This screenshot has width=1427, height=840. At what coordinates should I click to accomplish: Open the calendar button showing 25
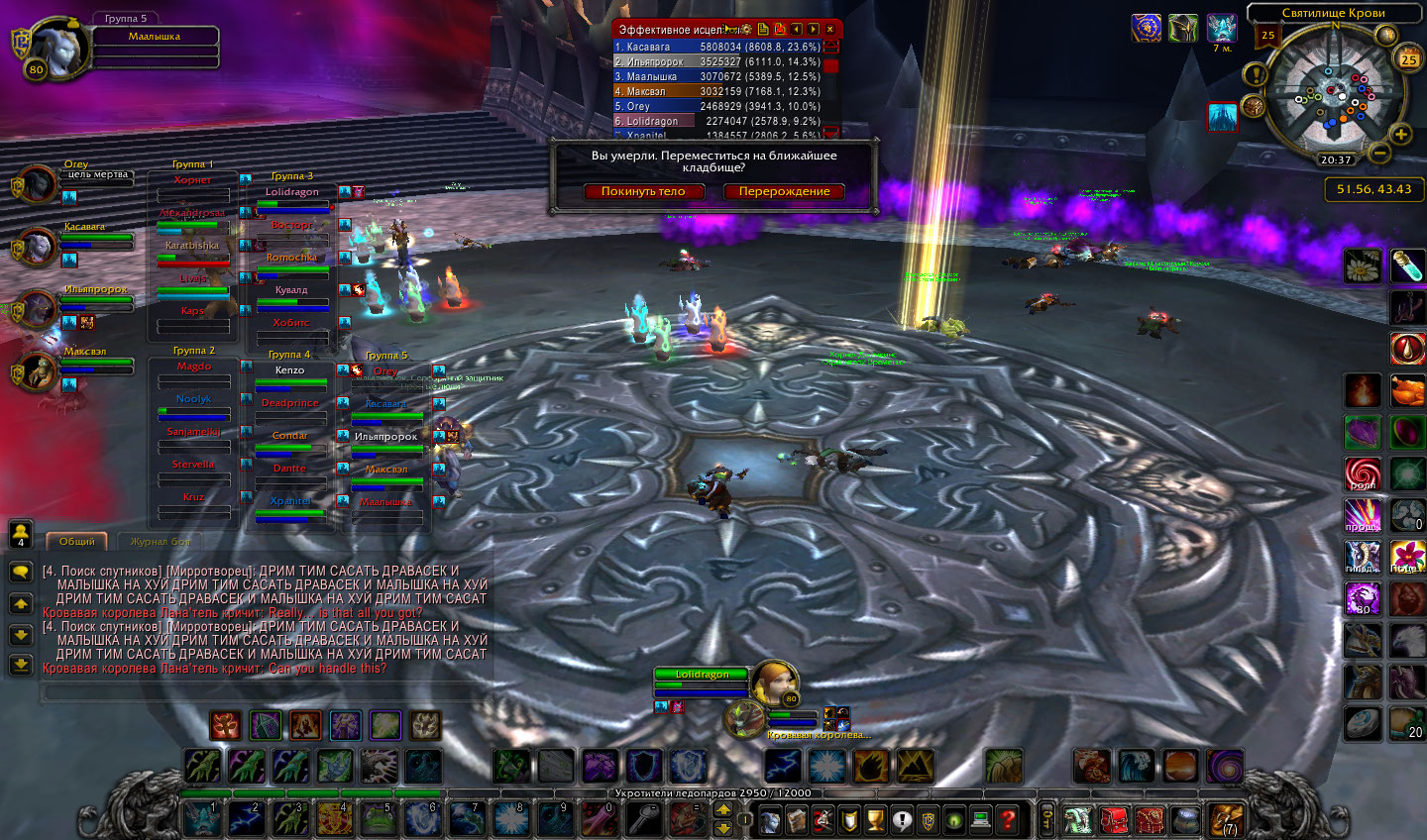pyautogui.click(x=1408, y=59)
